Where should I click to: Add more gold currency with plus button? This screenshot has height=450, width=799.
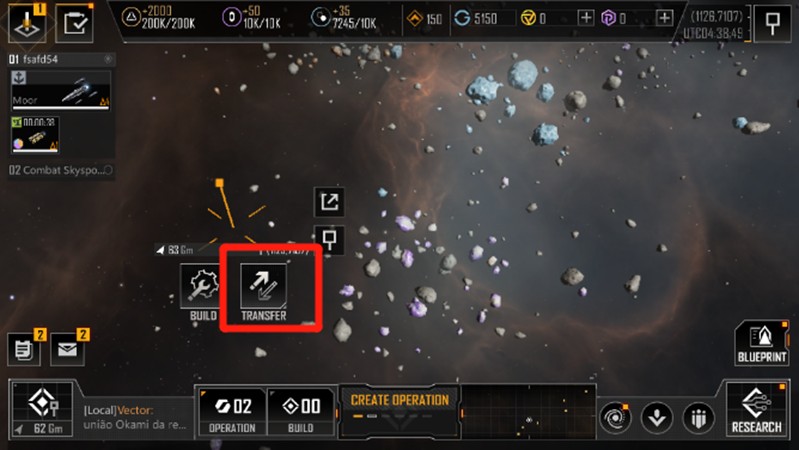click(x=586, y=18)
